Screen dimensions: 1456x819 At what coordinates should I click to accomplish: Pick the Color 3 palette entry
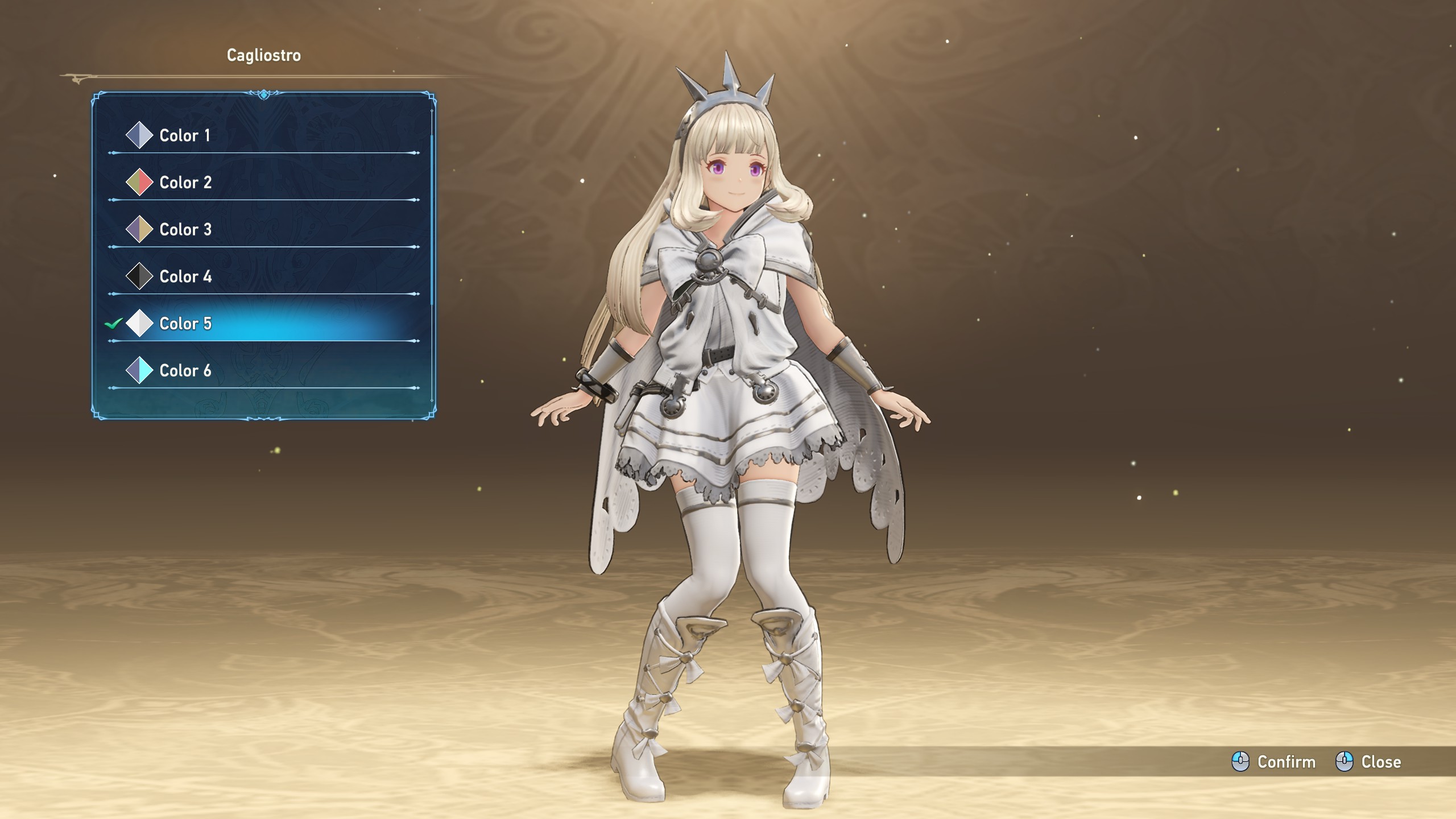click(x=185, y=230)
